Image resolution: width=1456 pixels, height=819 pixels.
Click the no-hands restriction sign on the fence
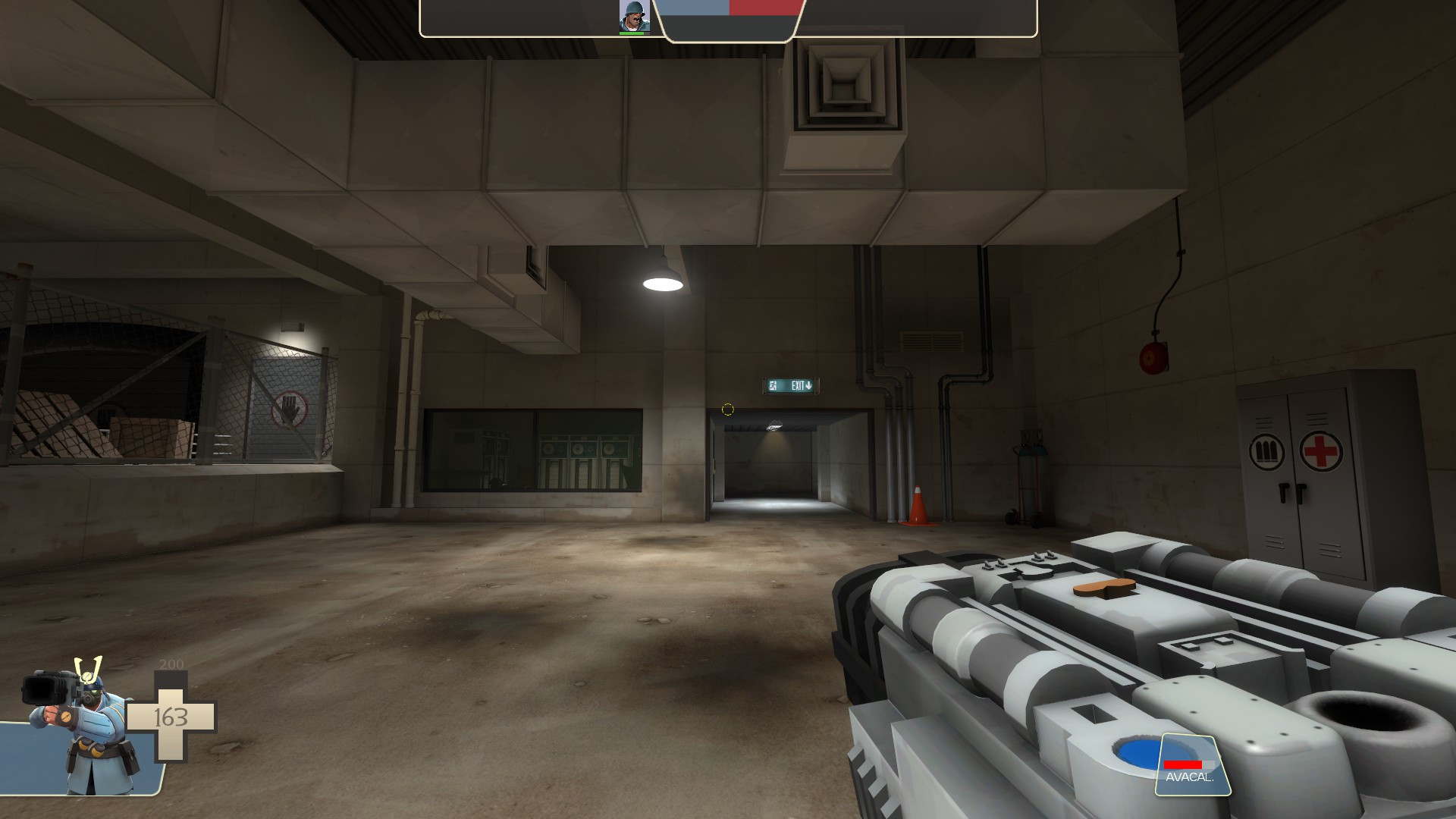pyautogui.click(x=290, y=409)
